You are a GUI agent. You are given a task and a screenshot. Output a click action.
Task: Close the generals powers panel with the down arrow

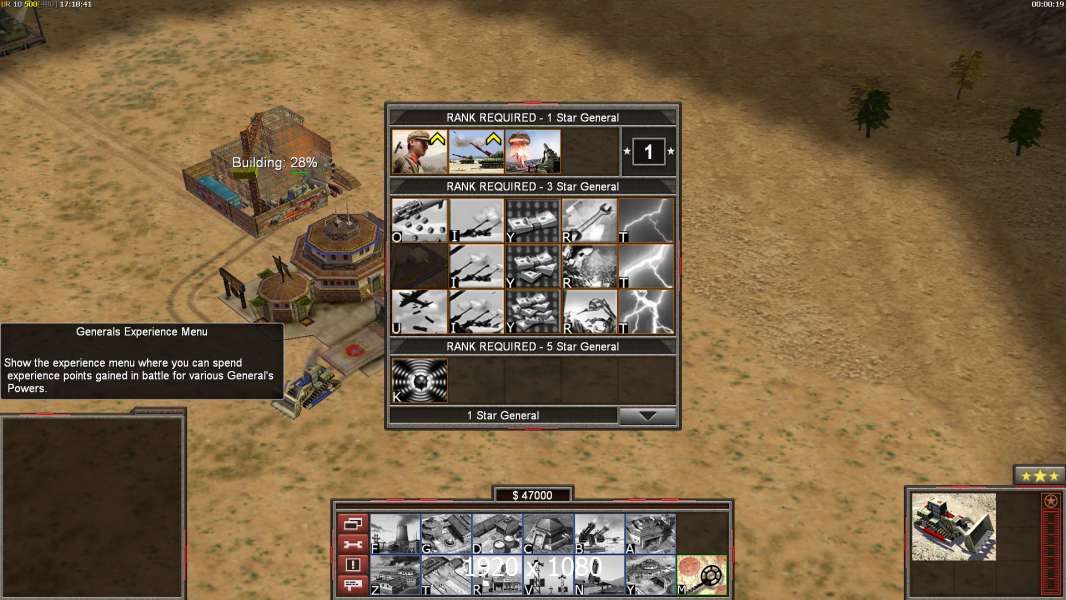(x=648, y=416)
